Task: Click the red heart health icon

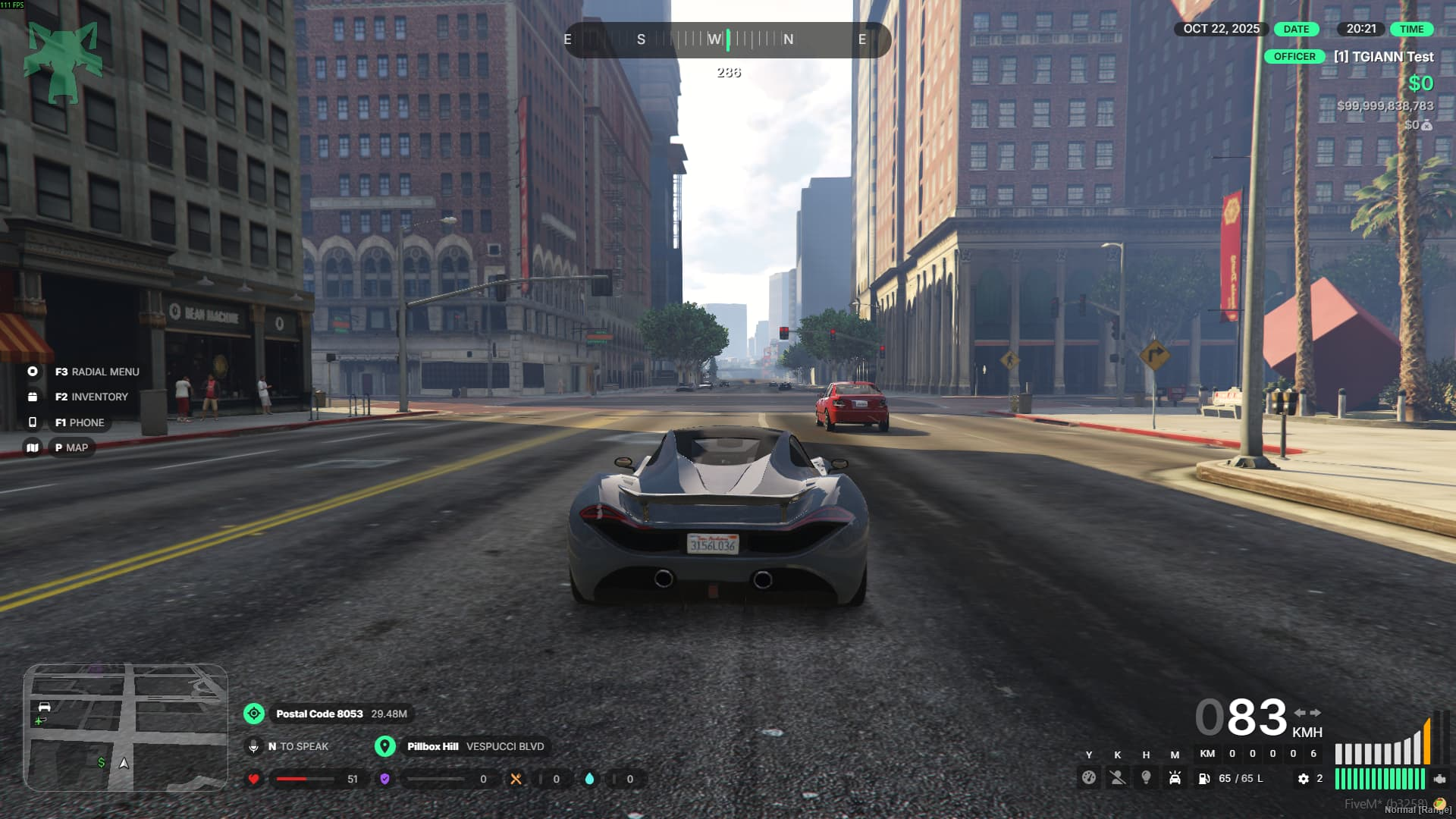Action: point(254,779)
